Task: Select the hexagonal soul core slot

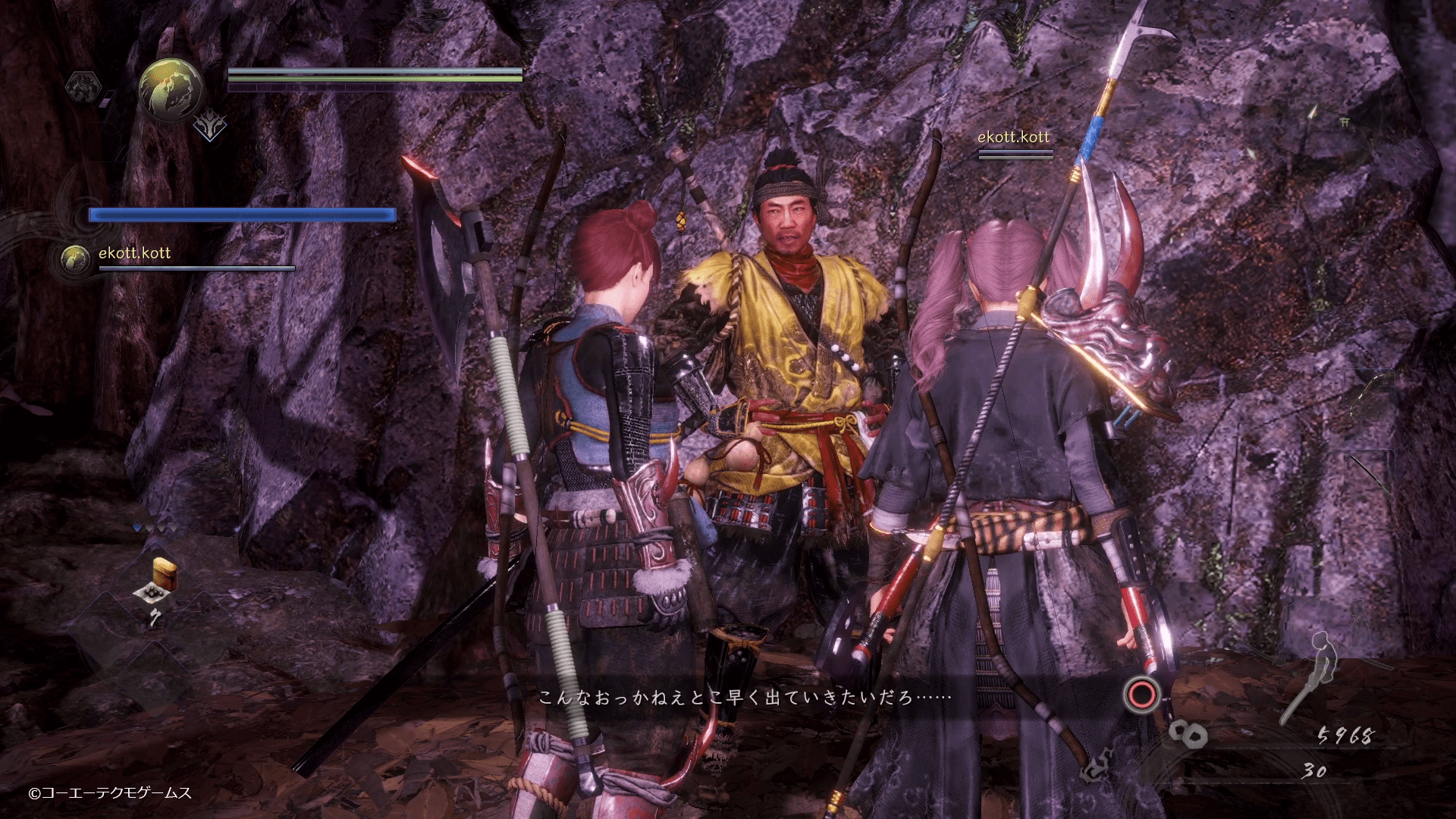Action: (83, 87)
